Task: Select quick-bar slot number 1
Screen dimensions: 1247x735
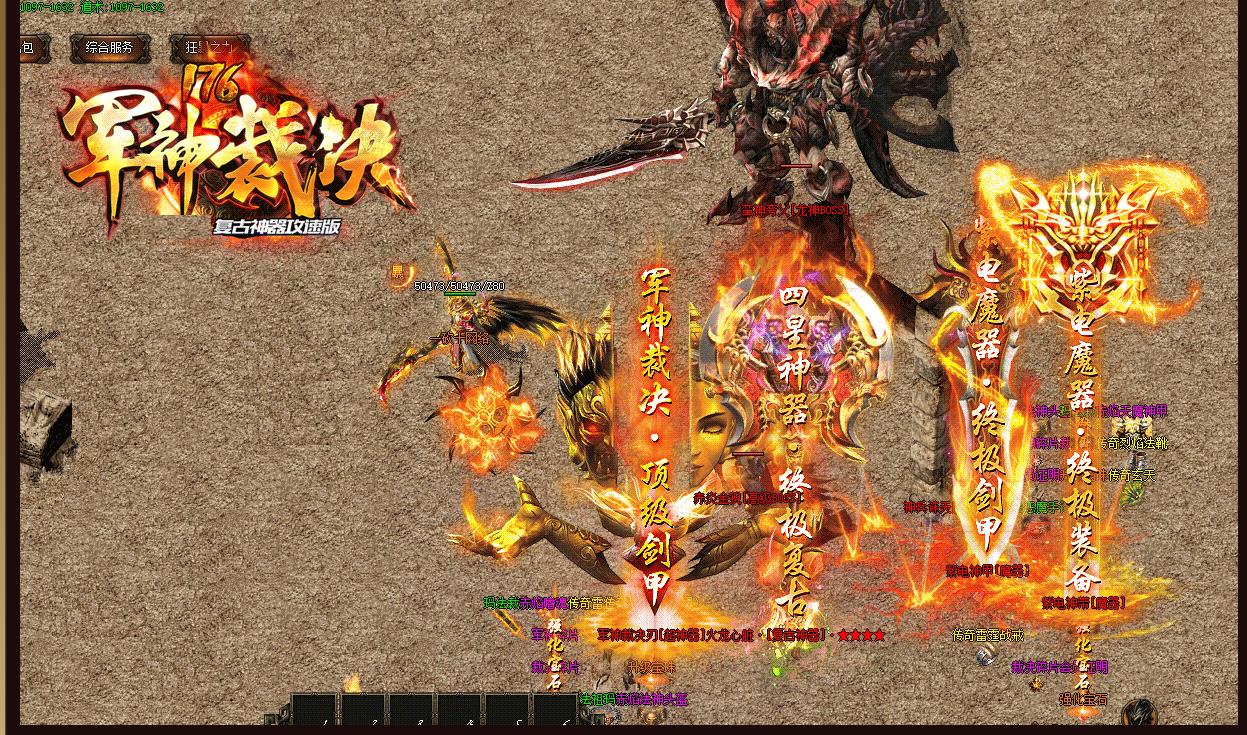Action: pyautogui.click(x=316, y=712)
